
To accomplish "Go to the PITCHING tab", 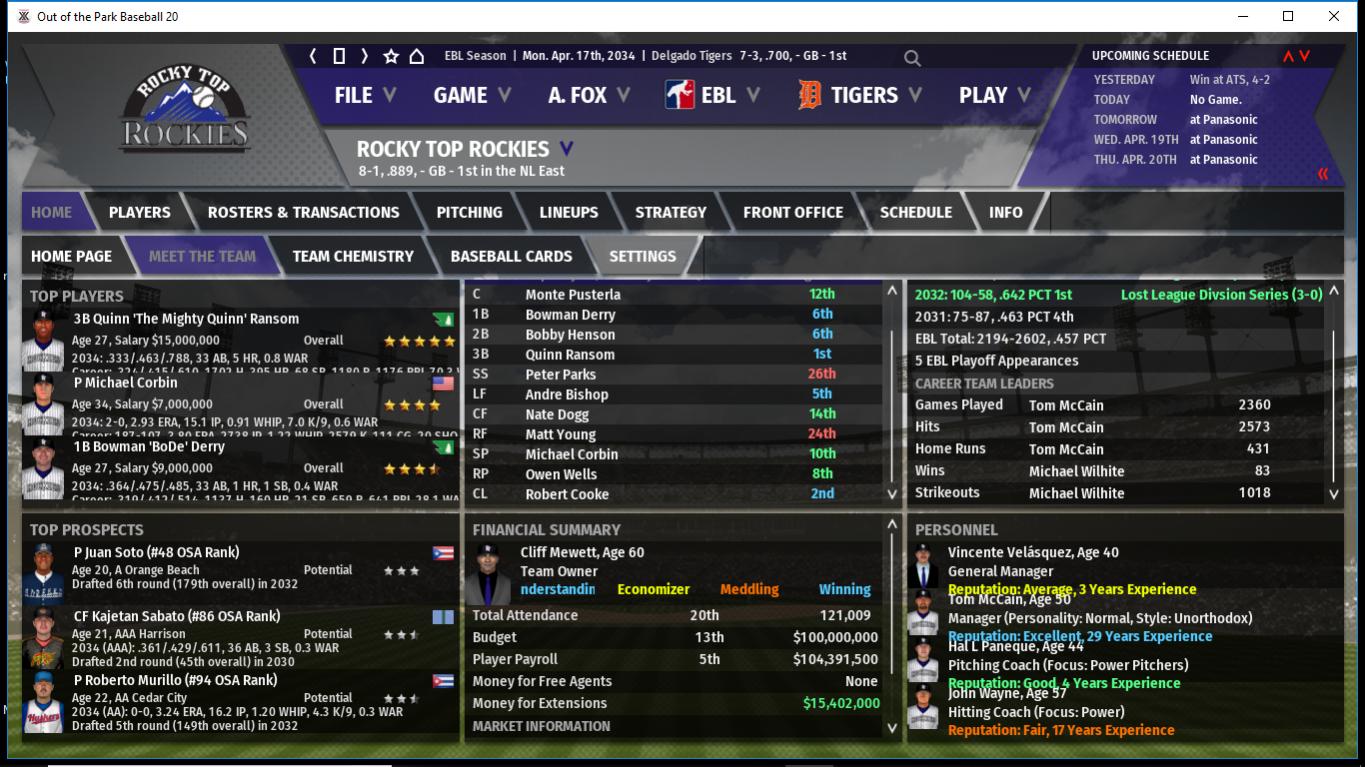I will click(x=469, y=212).
